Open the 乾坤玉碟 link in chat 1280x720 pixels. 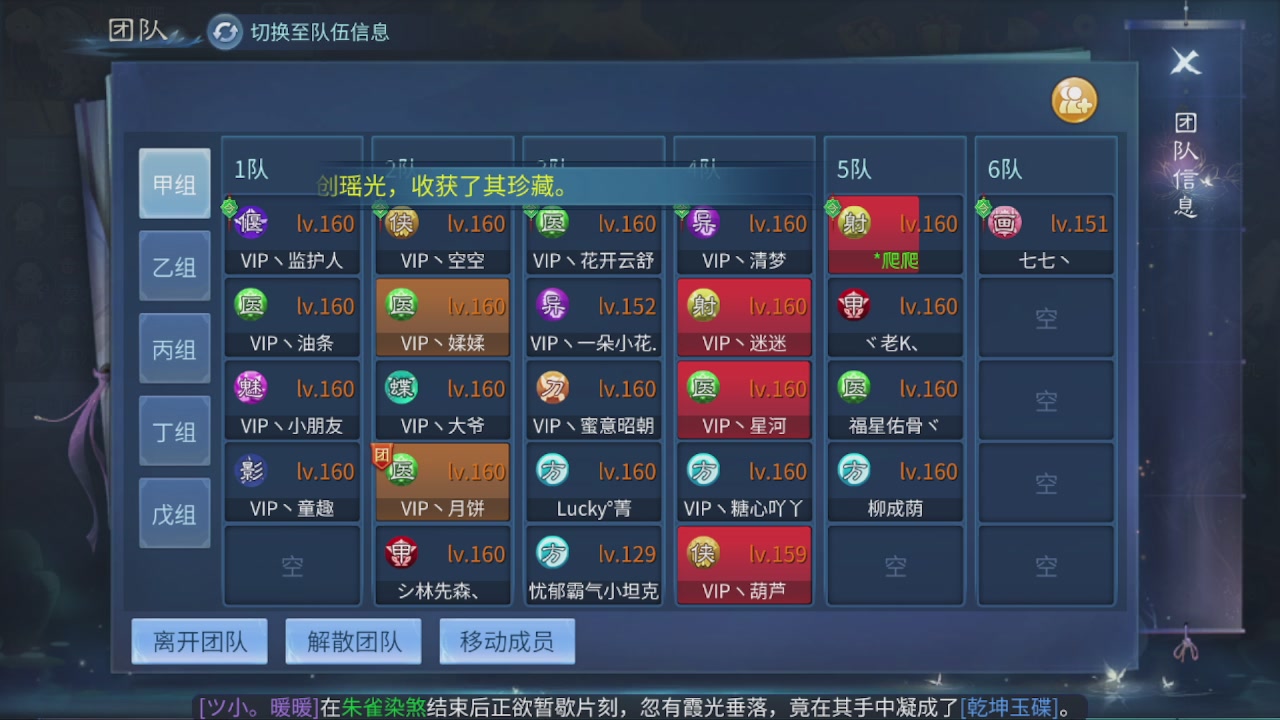coord(1010,706)
